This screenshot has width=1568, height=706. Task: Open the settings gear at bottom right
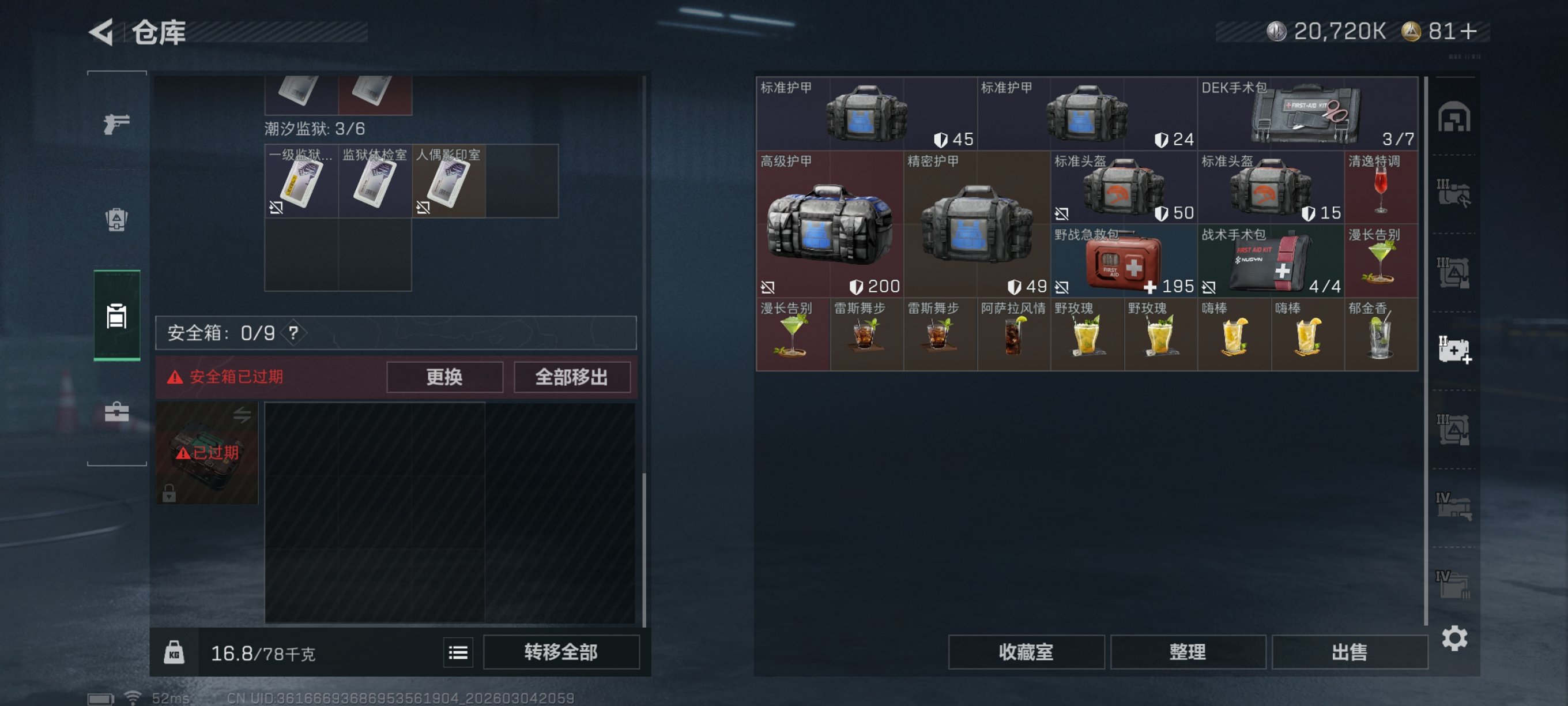(x=1456, y=639)
